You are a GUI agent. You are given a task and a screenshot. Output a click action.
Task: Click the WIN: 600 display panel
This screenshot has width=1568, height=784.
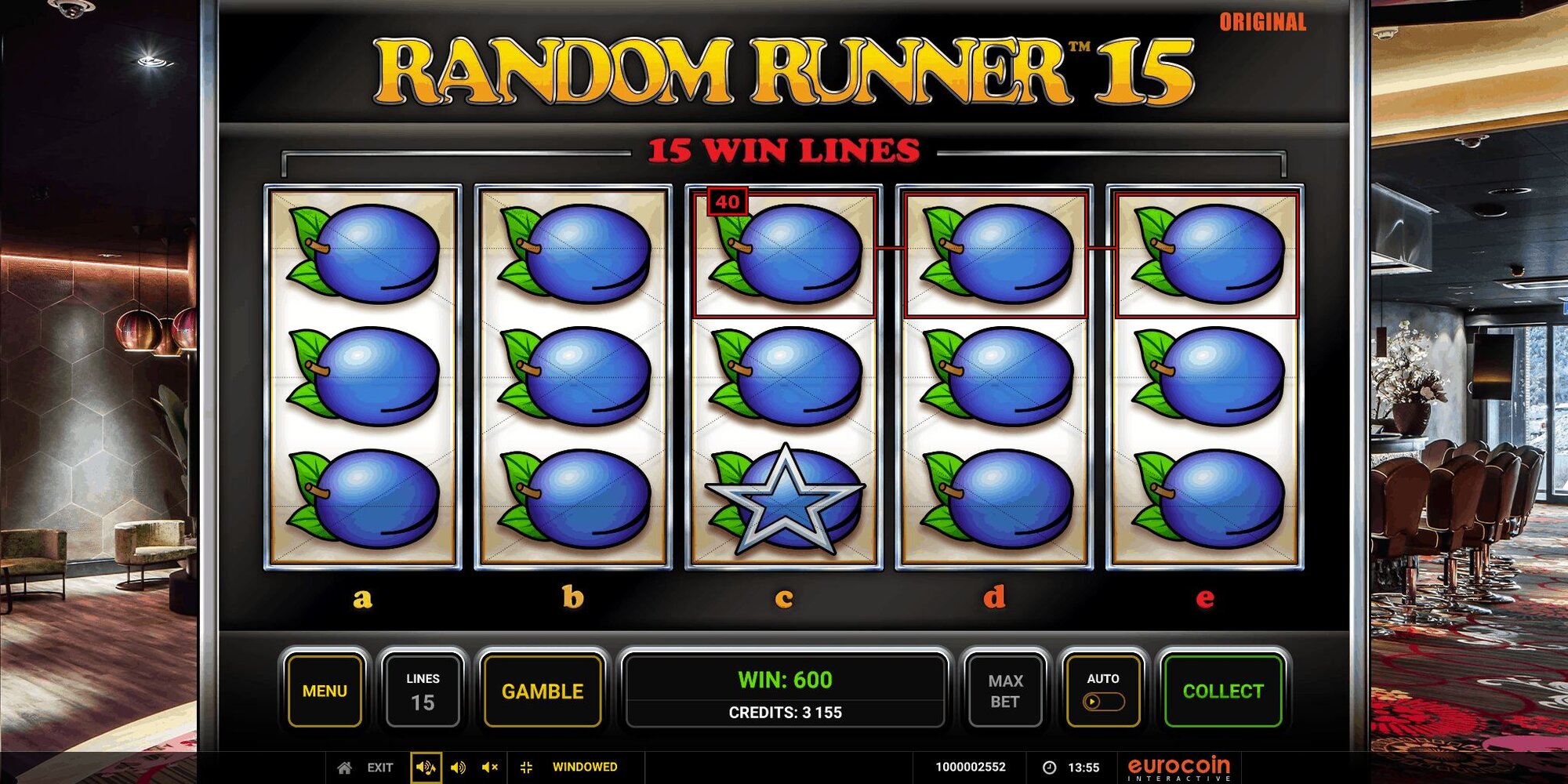(x=784, y=681)
